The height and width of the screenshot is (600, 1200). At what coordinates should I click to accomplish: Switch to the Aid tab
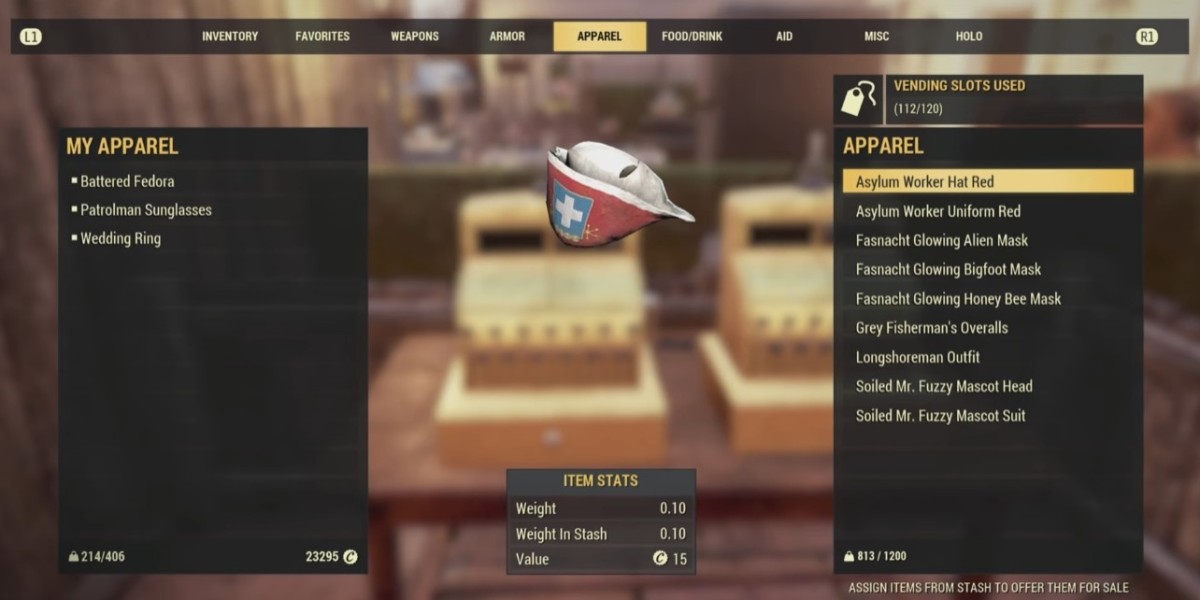[x=784, y=36]
